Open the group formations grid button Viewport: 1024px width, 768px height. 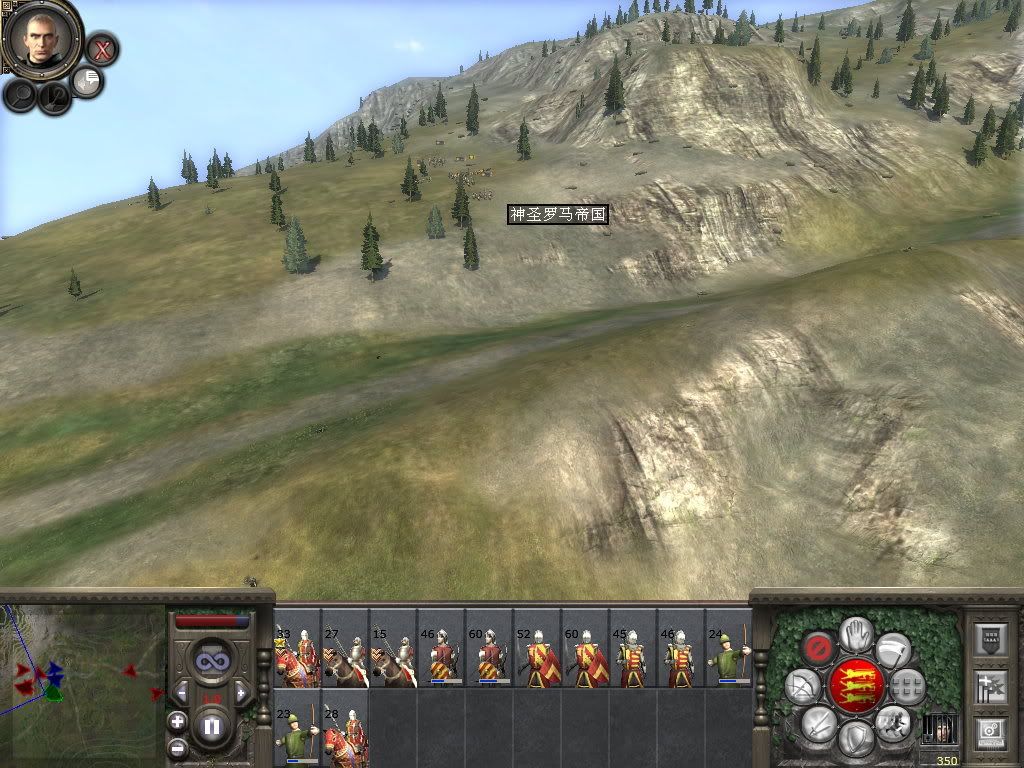click(907, 687)
